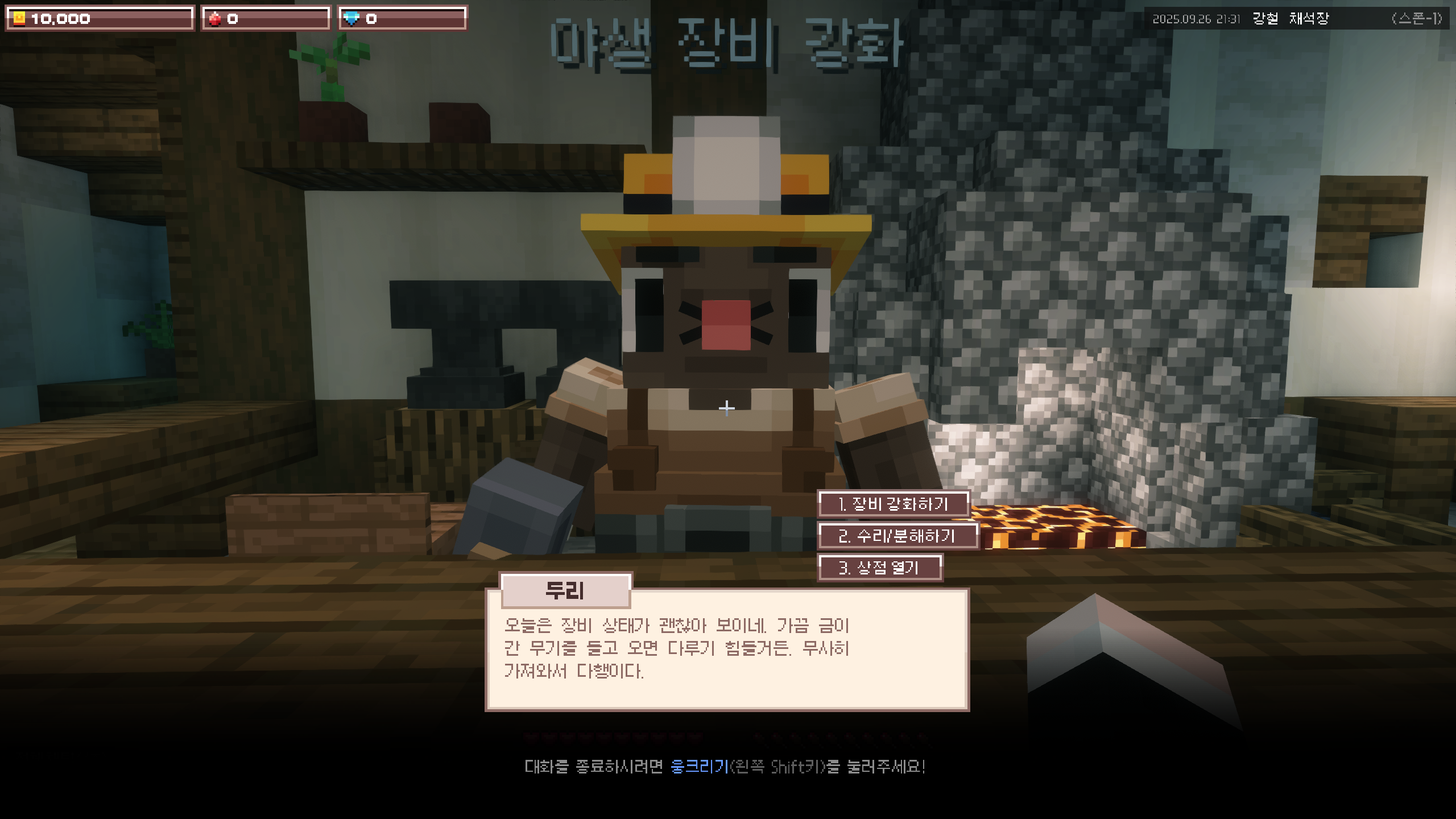1456x819 pixels.
Task: Open the shop with '3. 상점 열기'
Action: pyautogui.click(x=879, y=568)
